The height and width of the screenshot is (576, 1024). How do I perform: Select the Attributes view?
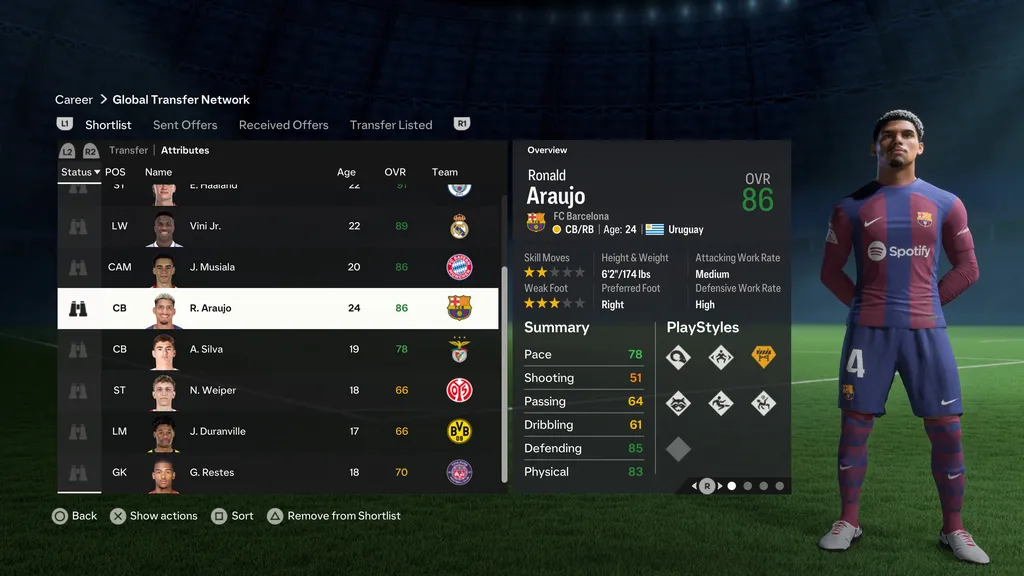(185, 150)
